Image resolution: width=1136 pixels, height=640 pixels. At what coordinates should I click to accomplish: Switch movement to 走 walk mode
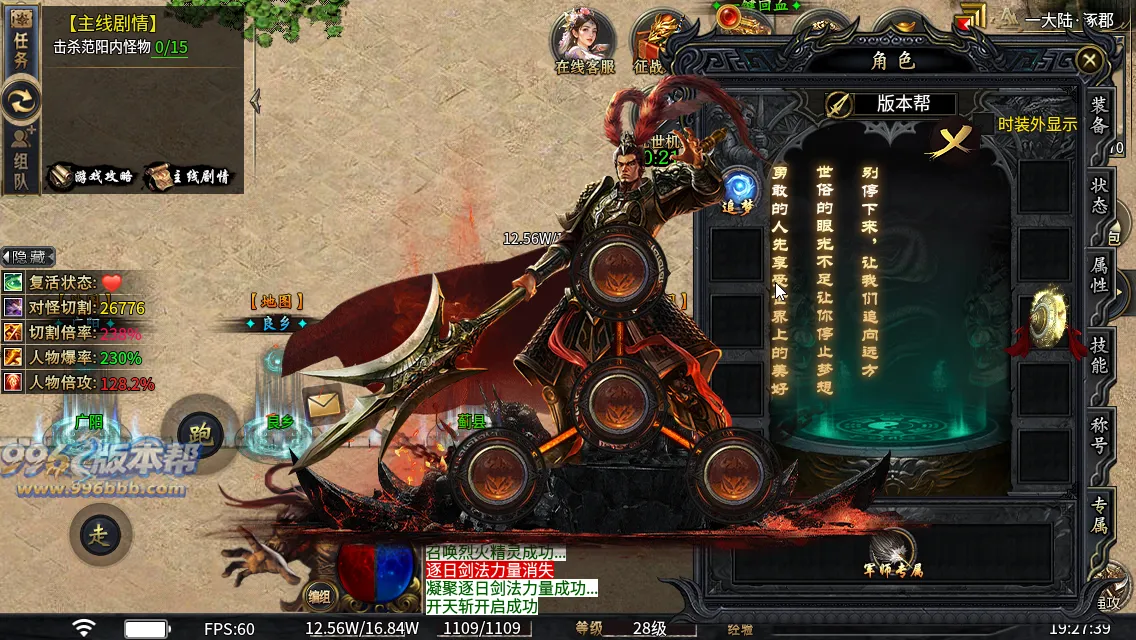(x=101, y=535)
